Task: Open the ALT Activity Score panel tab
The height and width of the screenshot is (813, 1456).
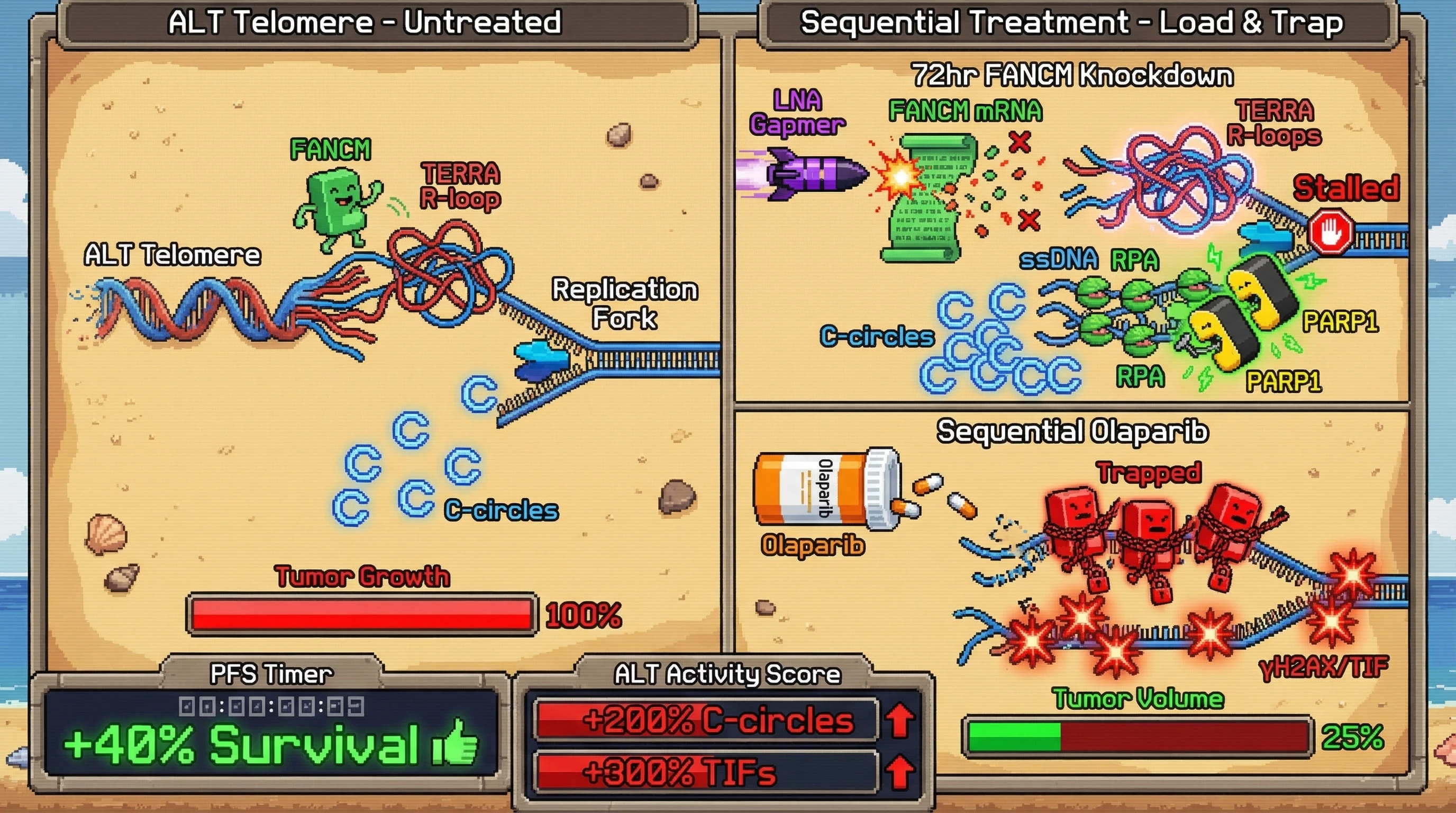Action: pyautogui.click(x=727, y=673)
